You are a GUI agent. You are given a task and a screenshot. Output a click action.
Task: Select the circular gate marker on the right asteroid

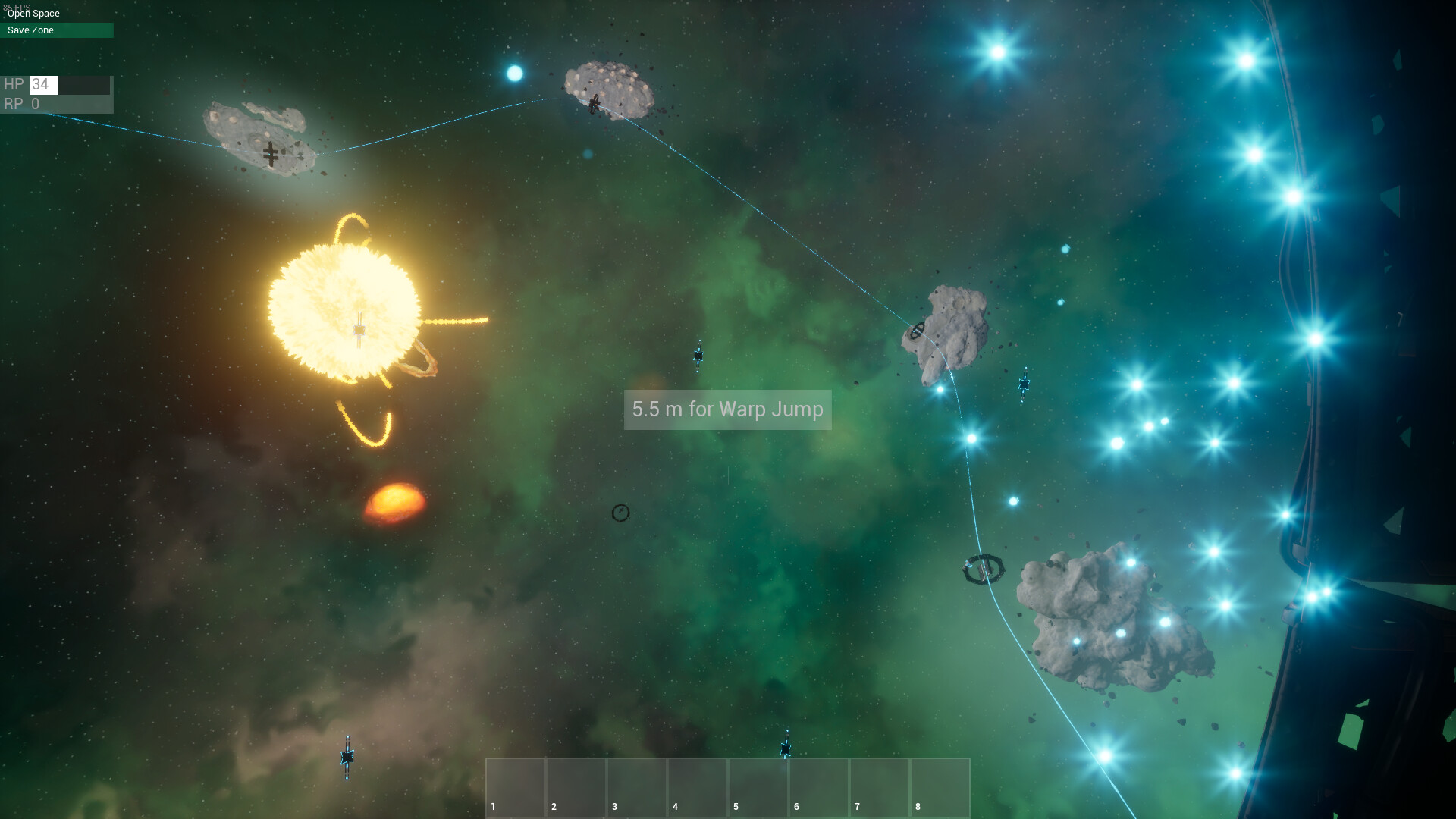[x=918, y=331]
